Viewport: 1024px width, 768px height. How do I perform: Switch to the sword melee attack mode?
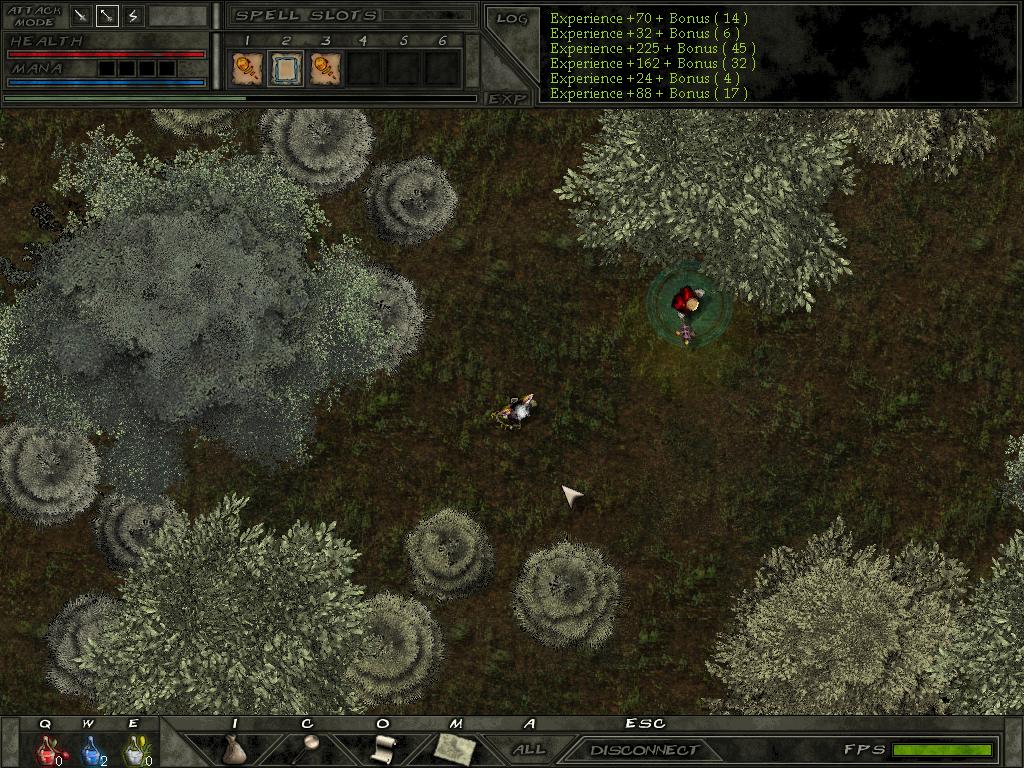click(x=81, y=16)
